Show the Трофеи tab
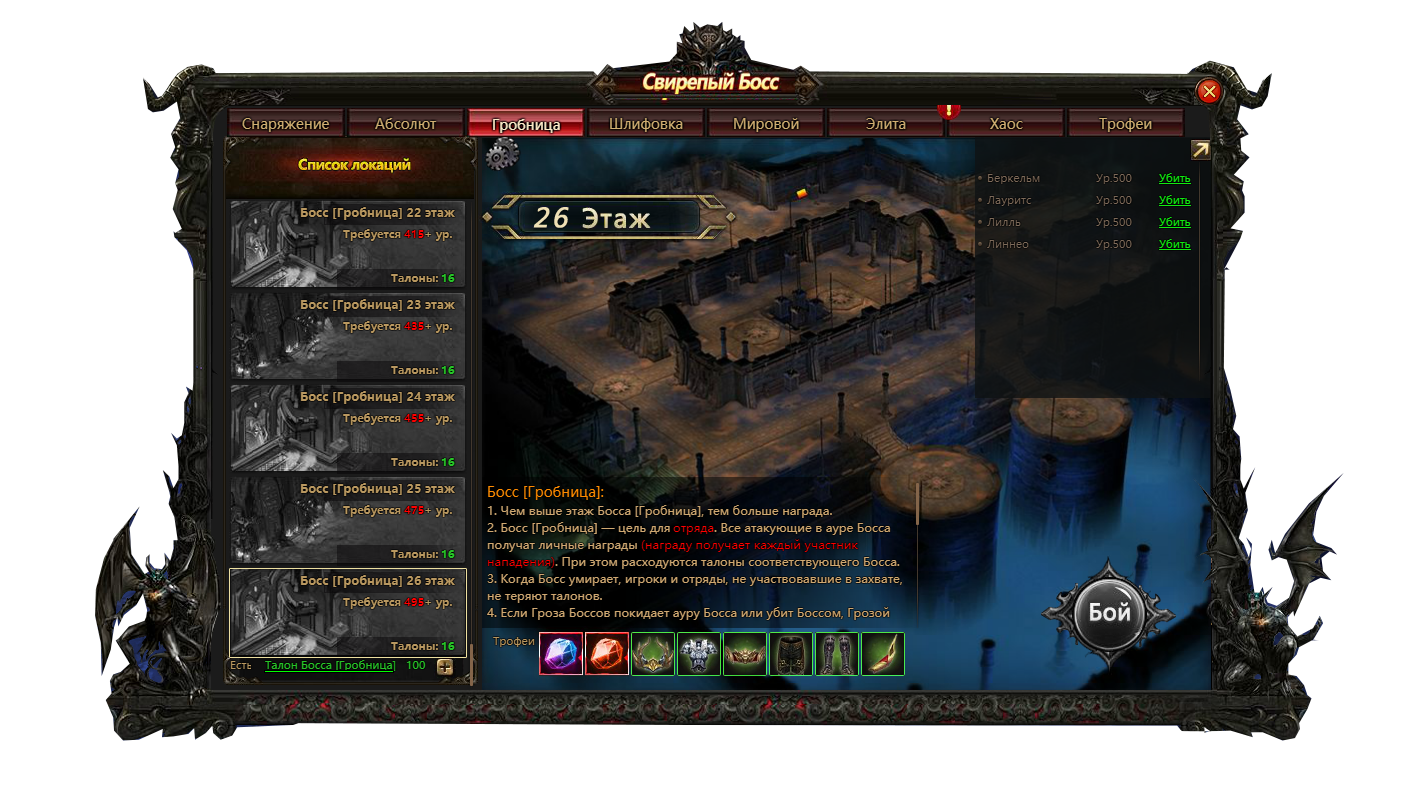The height and width of the screenshot is (807, 1409). point(1125,124)
